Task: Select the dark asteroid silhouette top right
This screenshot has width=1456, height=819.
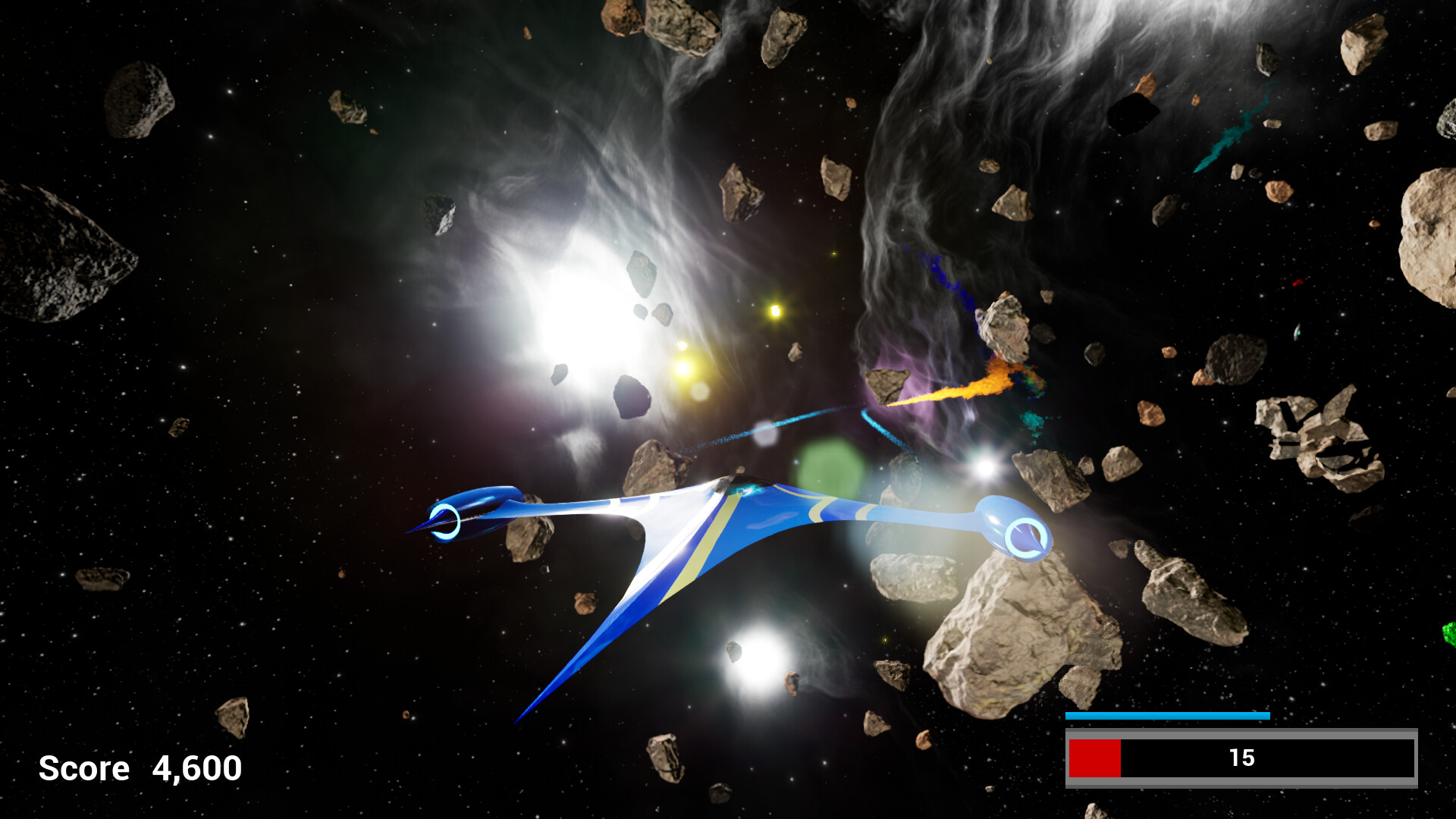Action: (1134, 115)
